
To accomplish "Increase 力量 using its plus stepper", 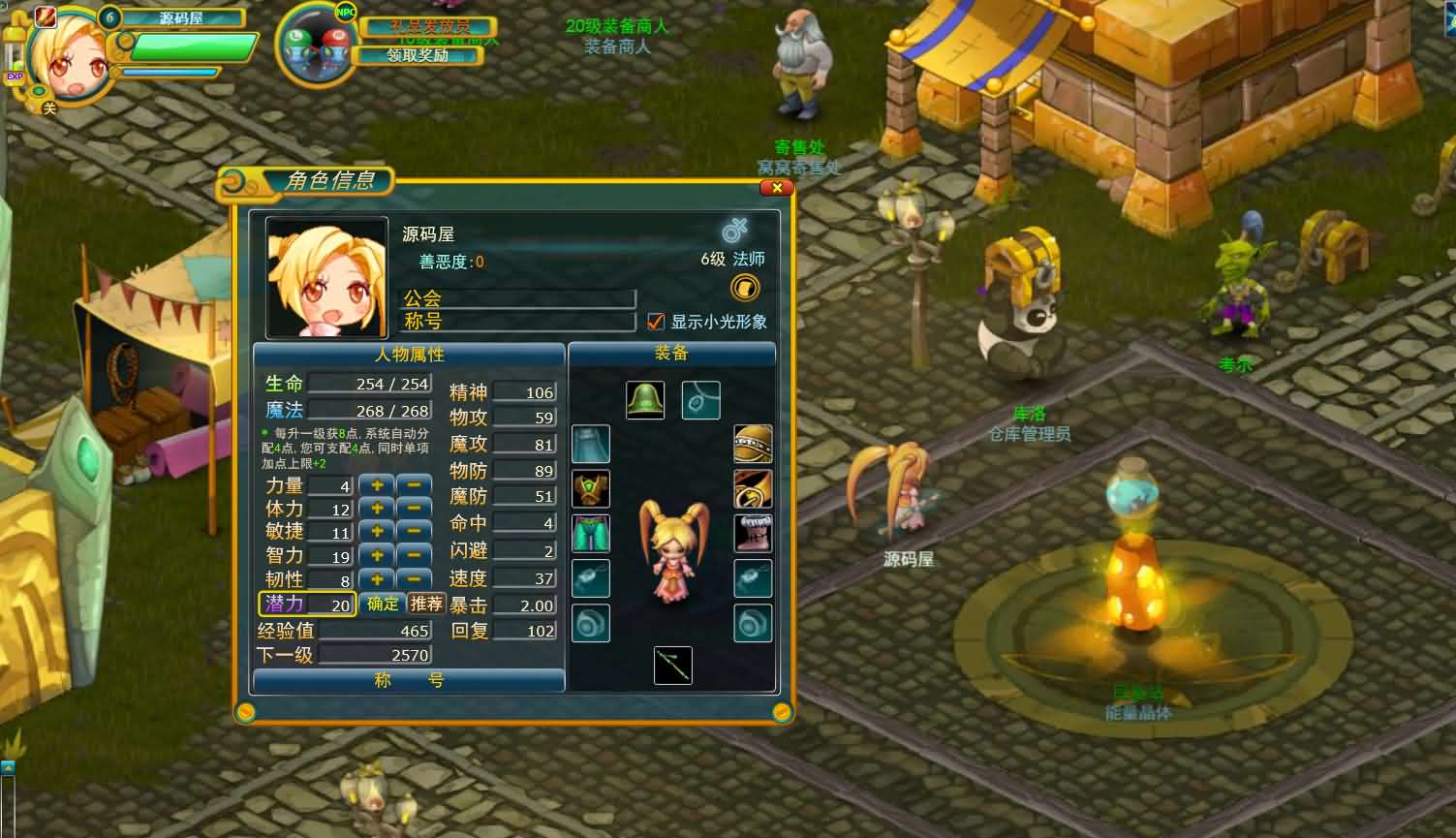I will coord(377,484).
